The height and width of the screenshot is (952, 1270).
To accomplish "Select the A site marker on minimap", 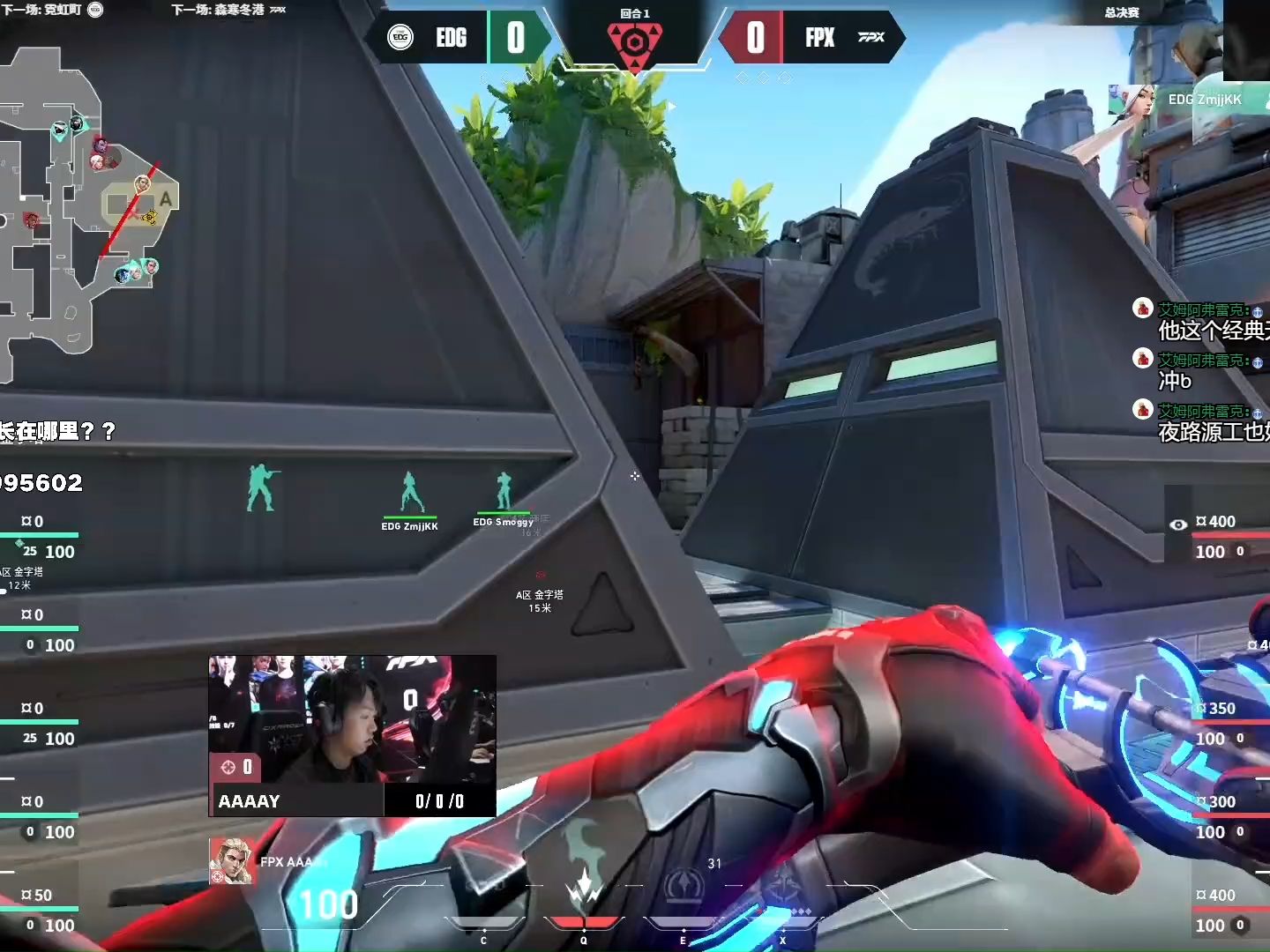I will [x=165, y=200].
